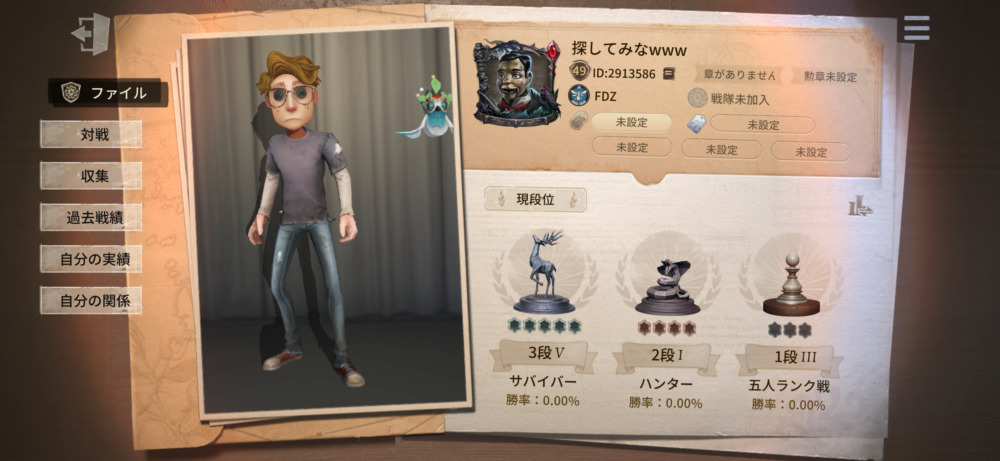Show the 過去戦績 tab

91,217
